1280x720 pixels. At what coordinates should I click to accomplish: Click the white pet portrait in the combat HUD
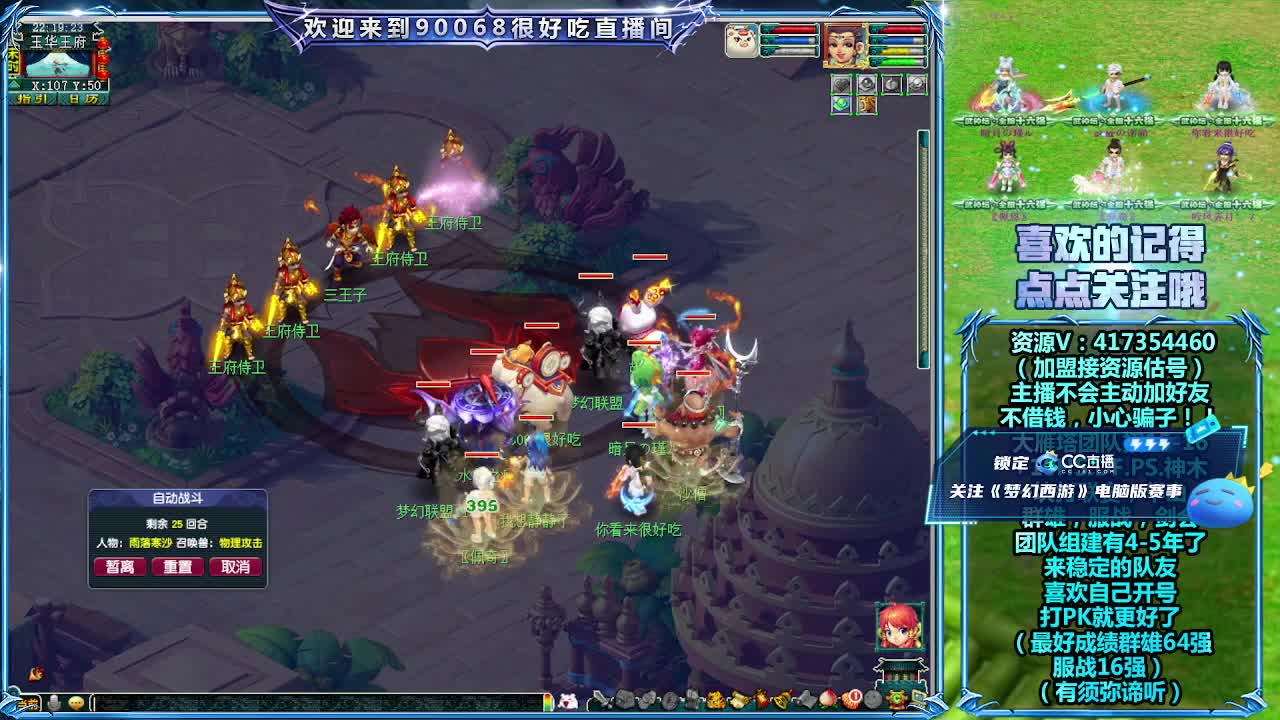[741, 41]
